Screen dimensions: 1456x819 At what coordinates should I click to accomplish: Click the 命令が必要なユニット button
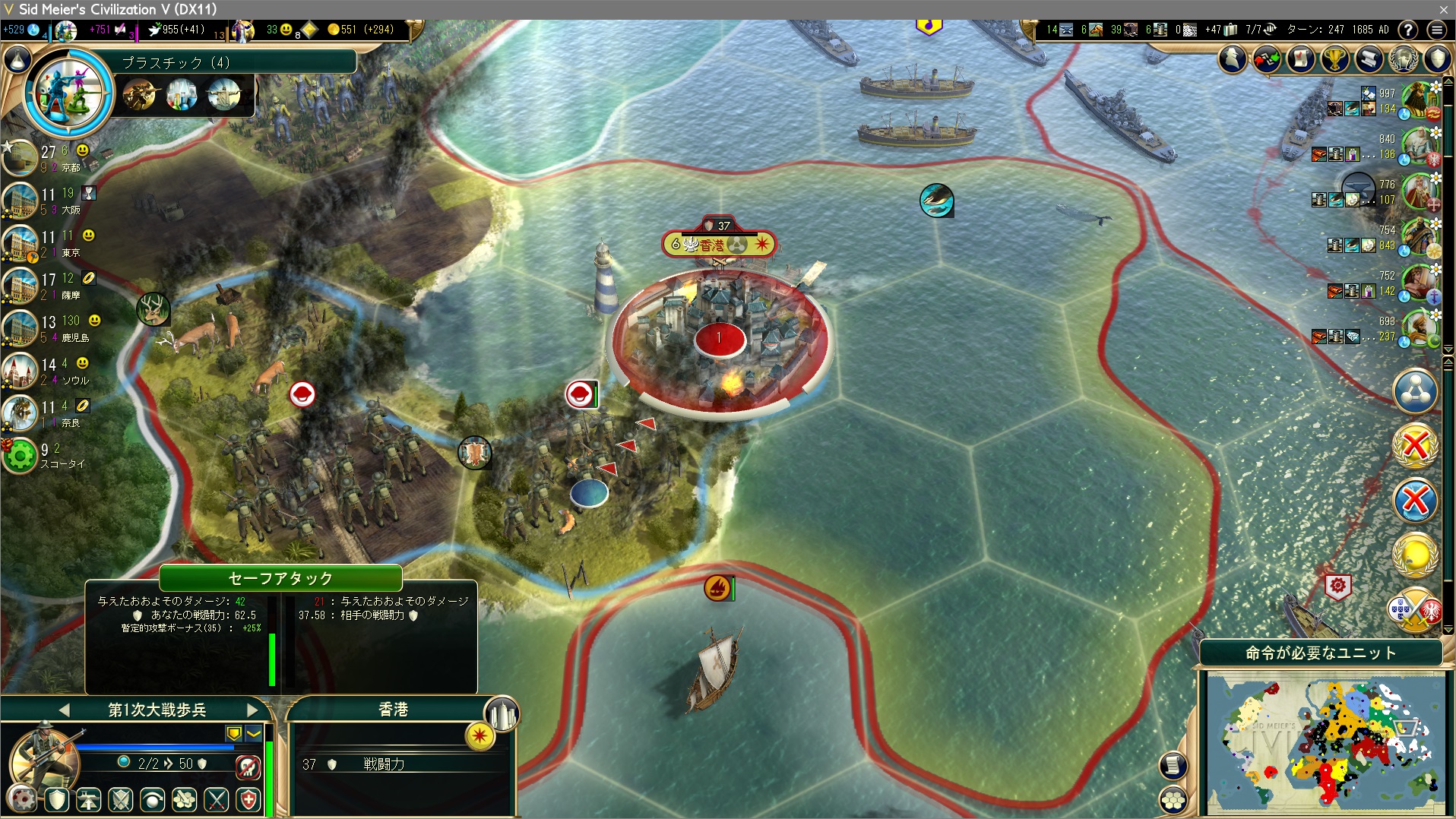tap(1321, 653)
